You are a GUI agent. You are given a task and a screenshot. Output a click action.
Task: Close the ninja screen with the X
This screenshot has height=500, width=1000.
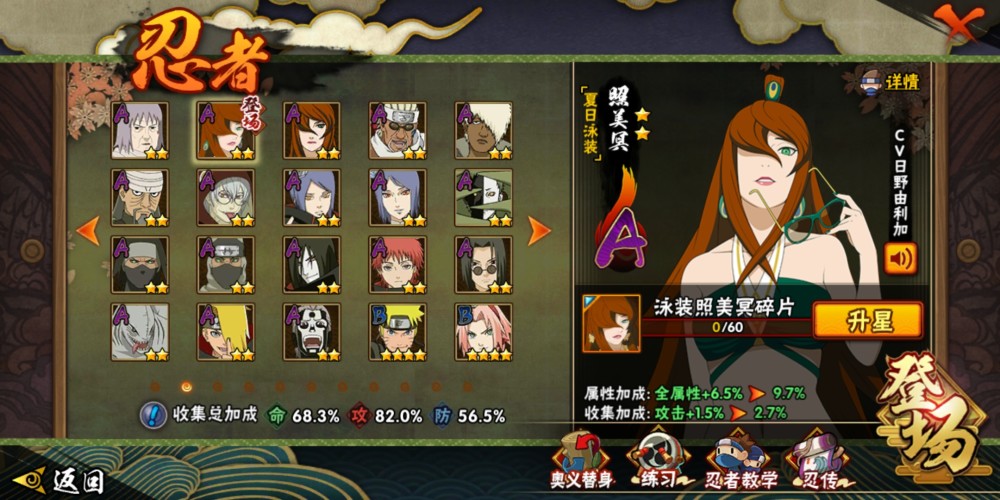tap(958, 21)
